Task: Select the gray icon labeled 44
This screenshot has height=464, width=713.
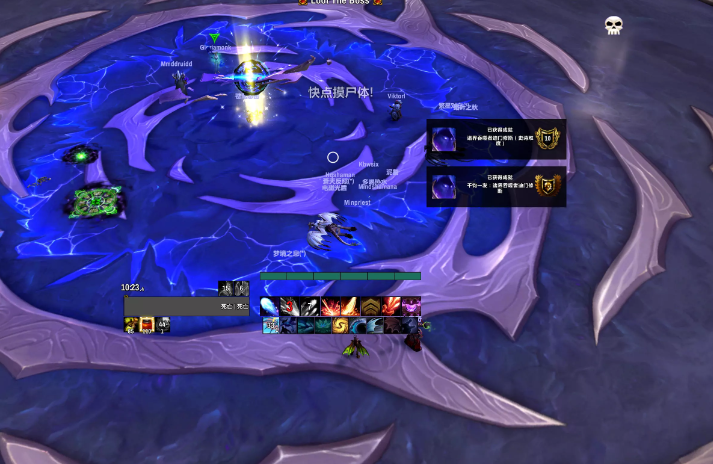Action: tap(162, 325)
